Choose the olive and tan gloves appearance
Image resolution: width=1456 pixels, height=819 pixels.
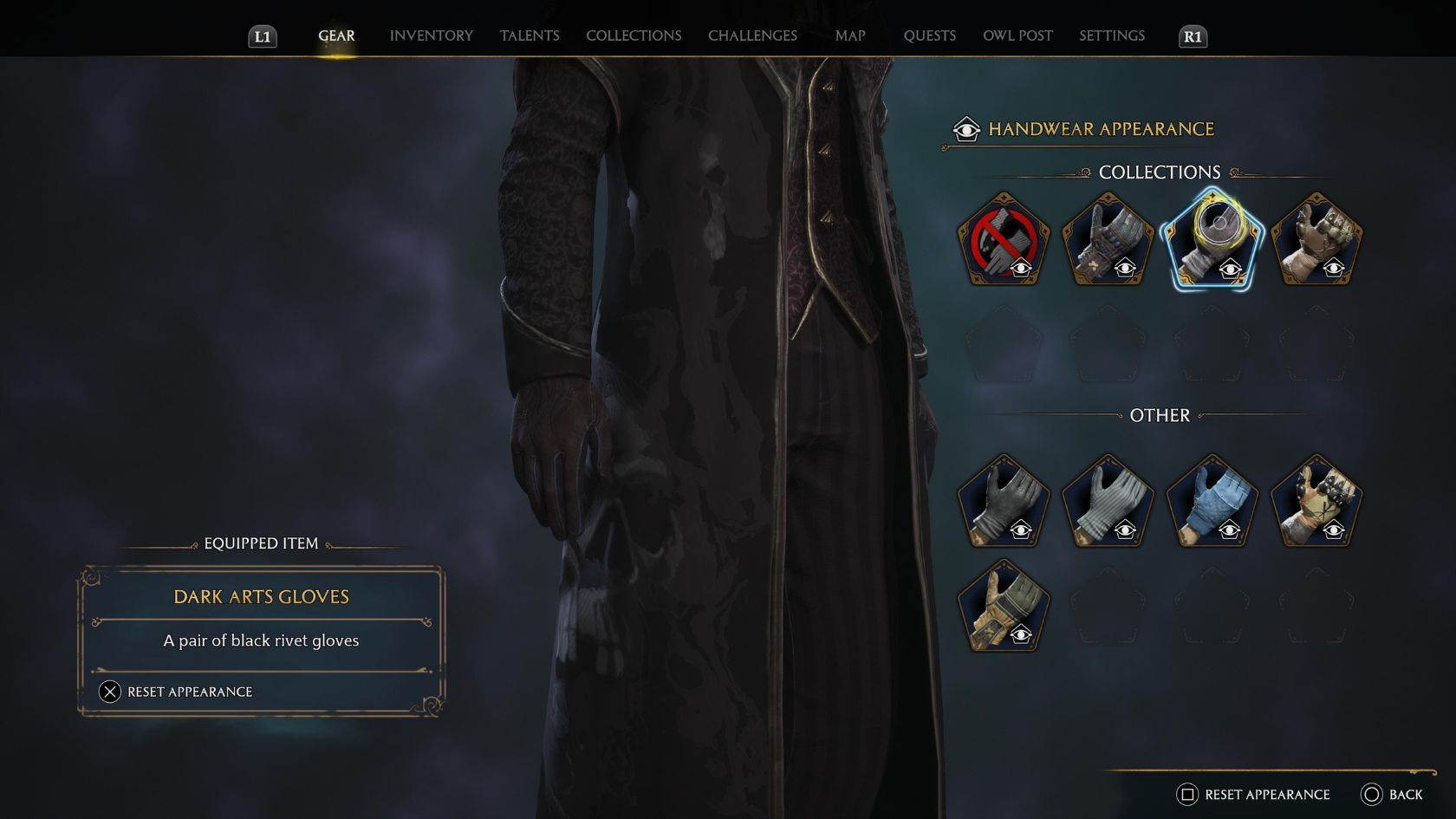(1004, 606)
